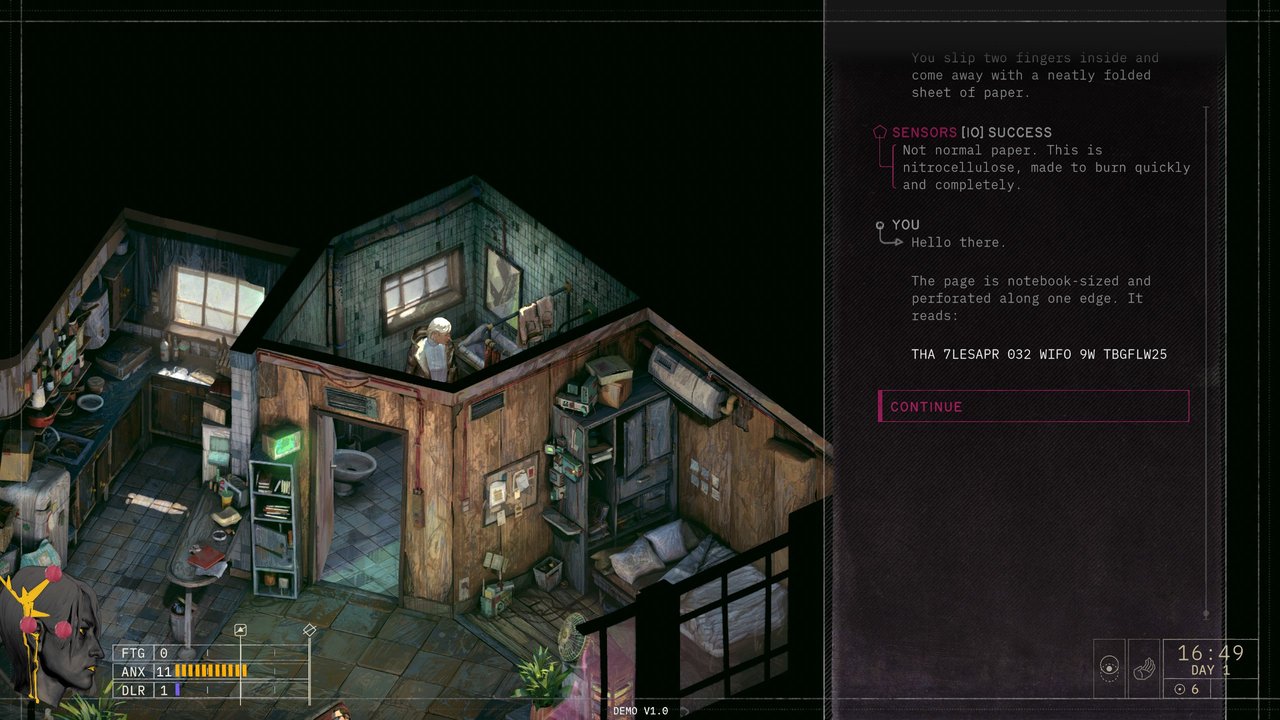Click the code text starting with THA 7LESAPR

pos(1040,353)
